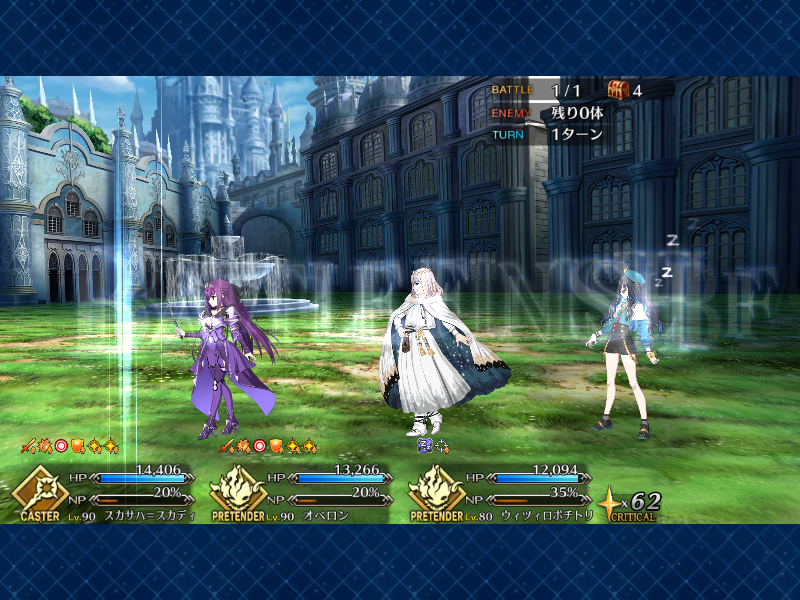This screenshot has height=600, width=800.
Task: Show Lv.80 Pretender Huitzilopochtli's status panel
Action: click(505, 490)
